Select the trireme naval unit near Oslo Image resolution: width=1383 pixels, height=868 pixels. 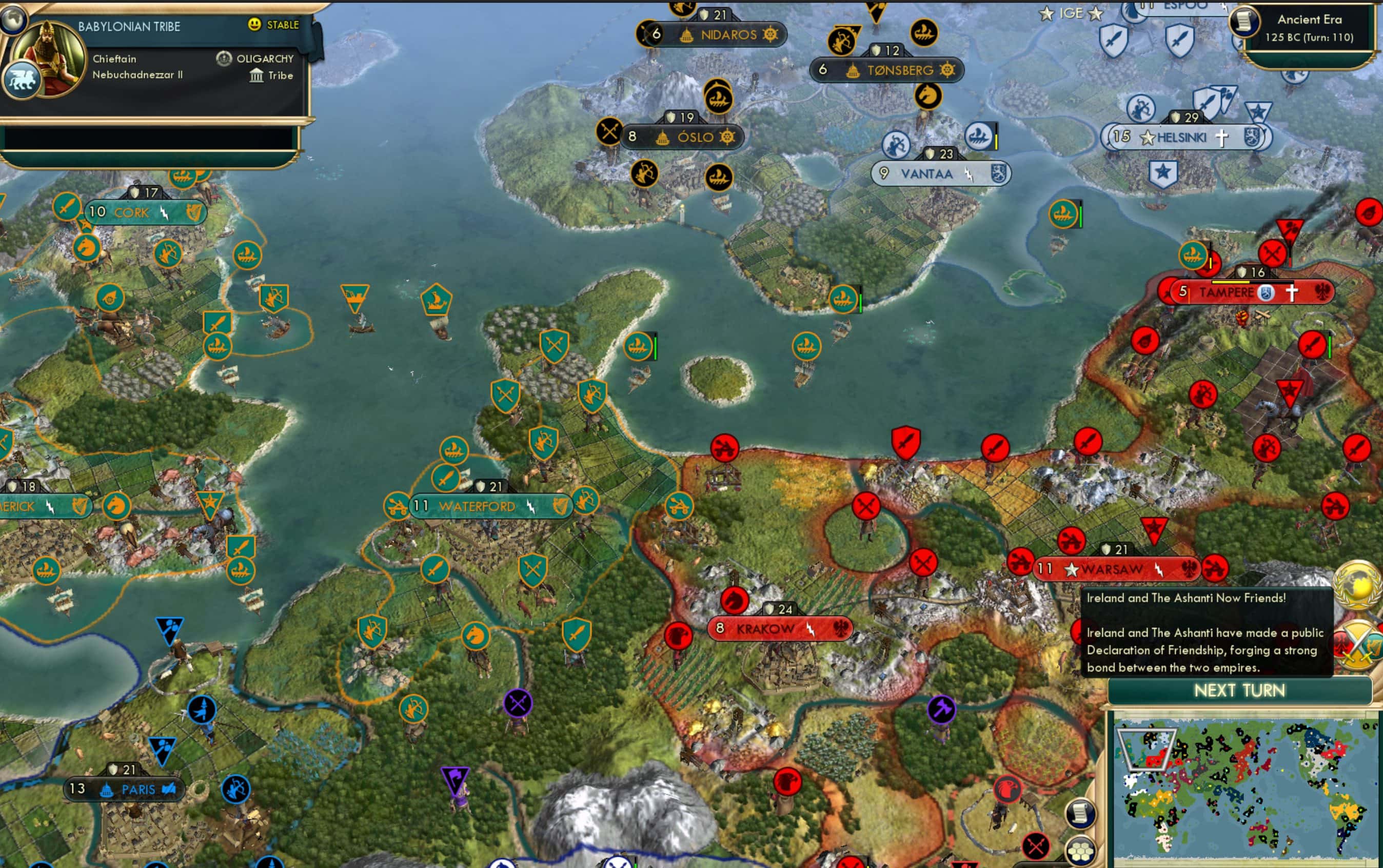pyautogui.click(x=720, y=177)
